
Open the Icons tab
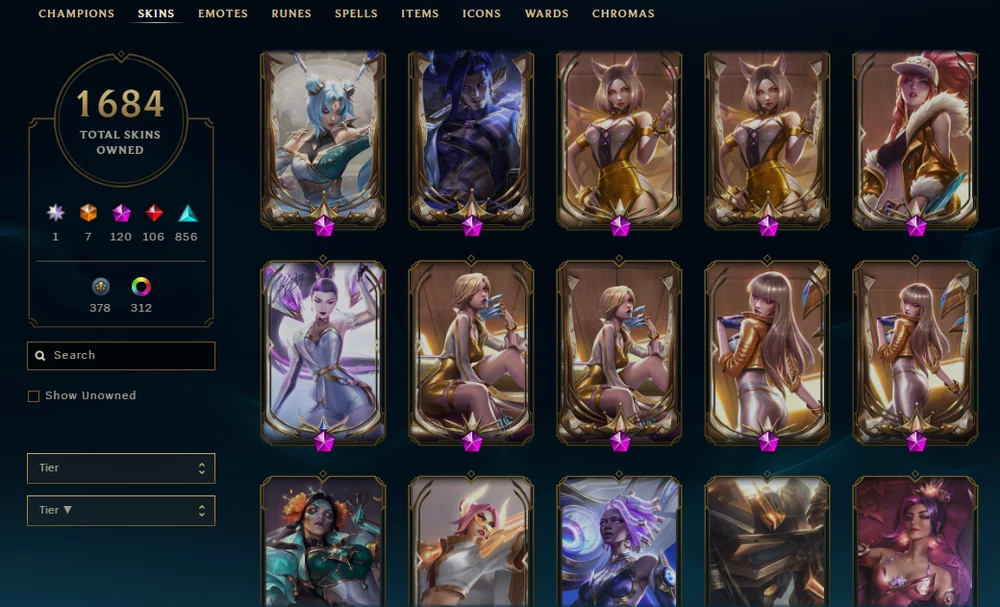(x=482, y=14)
